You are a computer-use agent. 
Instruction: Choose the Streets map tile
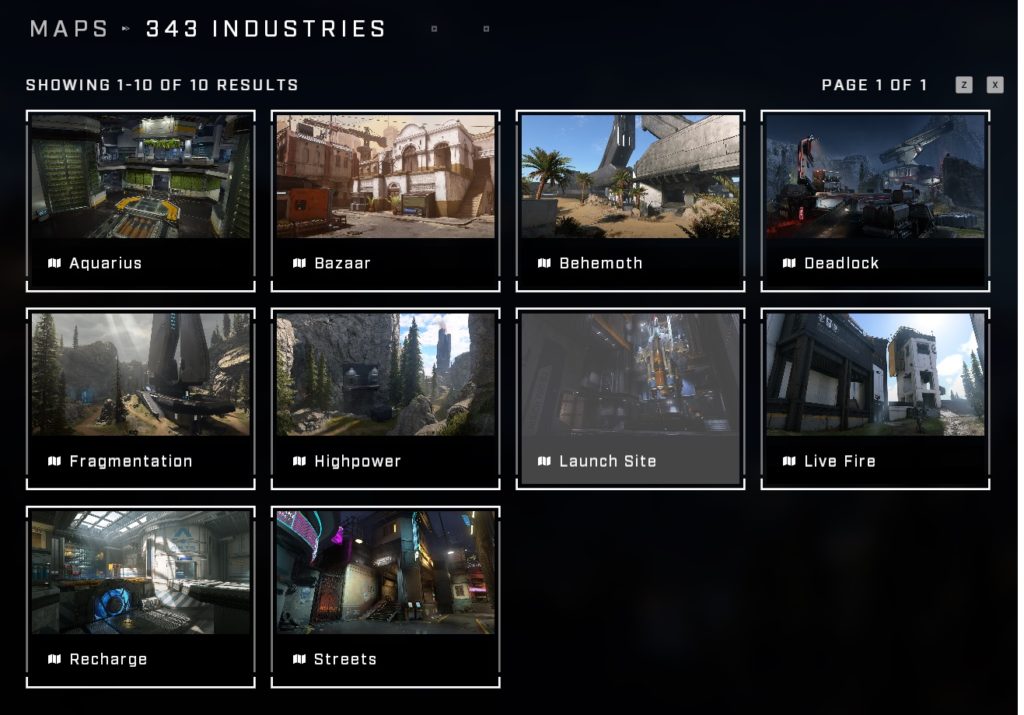pos(385,596)
